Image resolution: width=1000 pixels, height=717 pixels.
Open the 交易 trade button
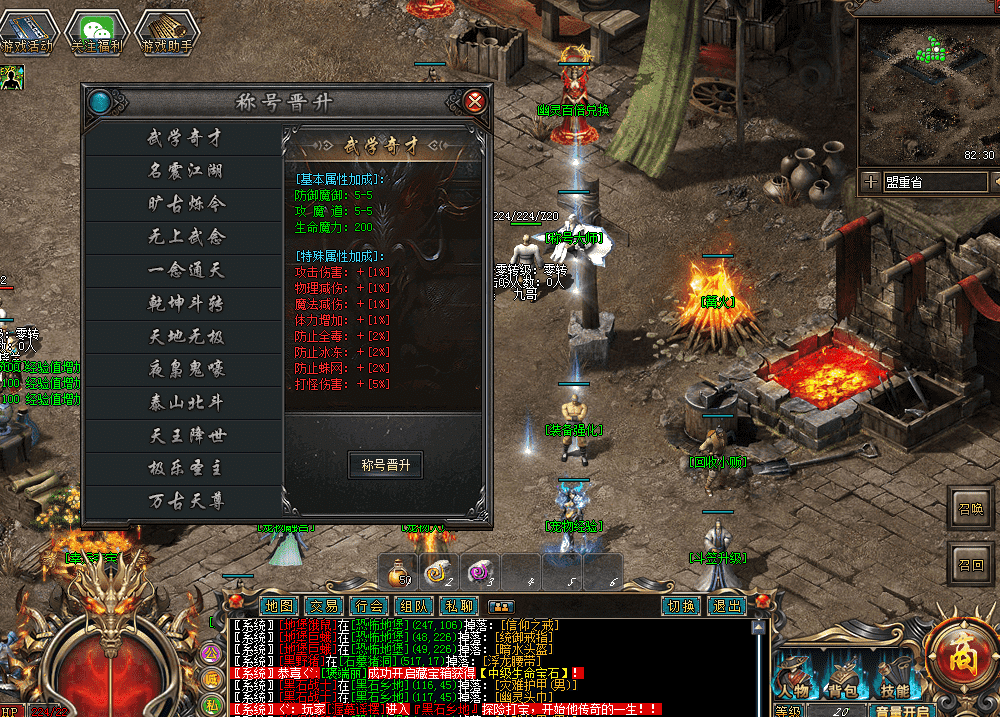[x=324, y=606]
